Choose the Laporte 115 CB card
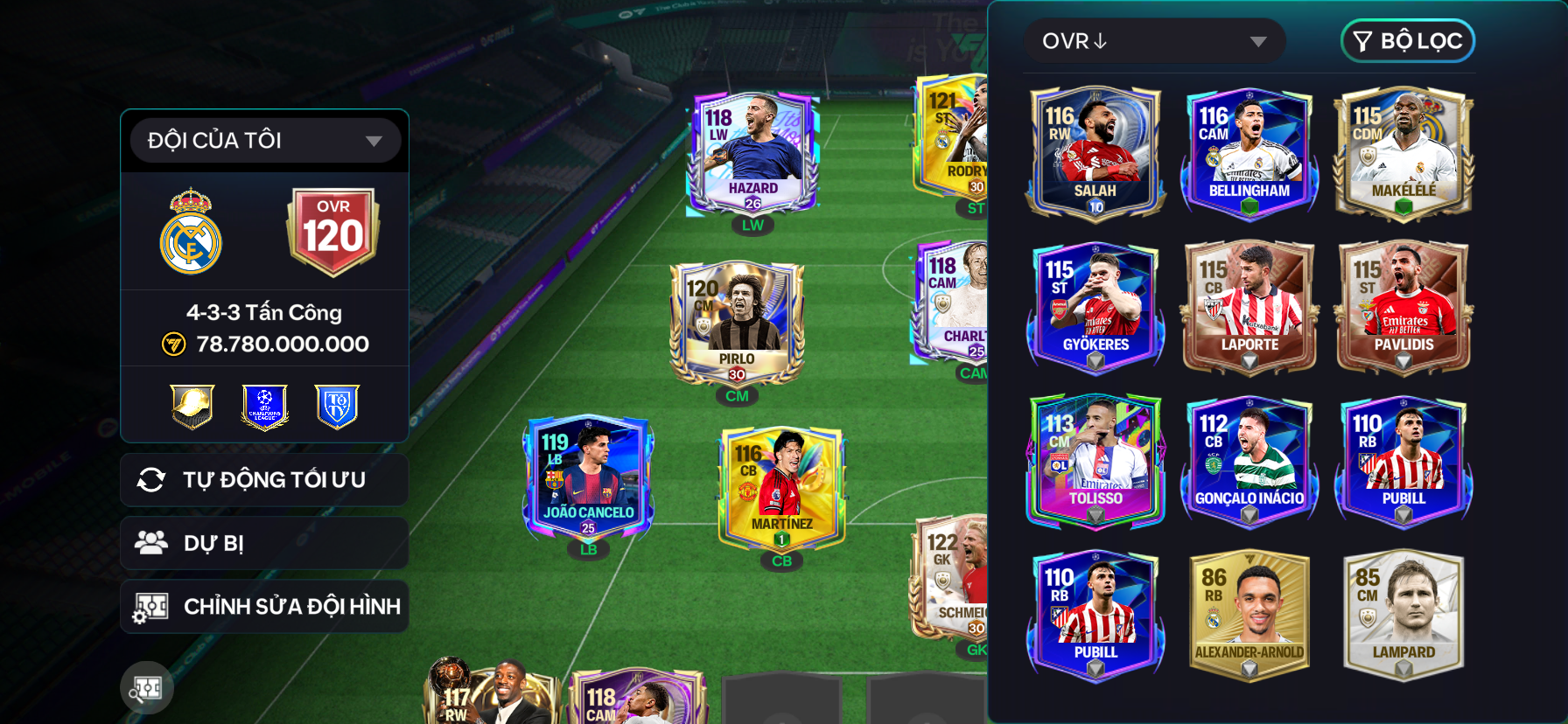 (1249, 307)
